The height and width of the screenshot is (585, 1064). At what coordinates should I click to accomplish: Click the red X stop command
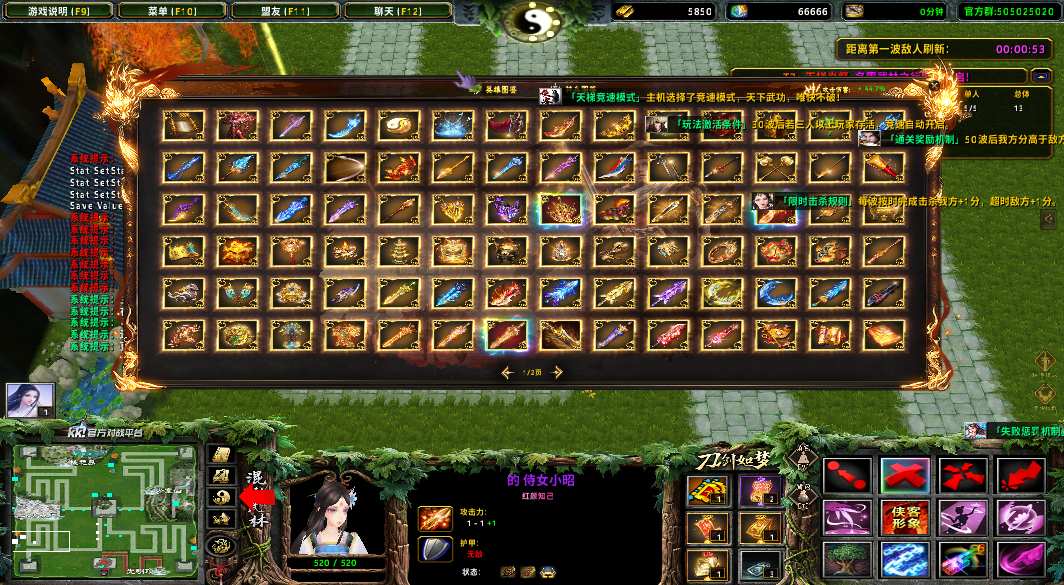905,476
